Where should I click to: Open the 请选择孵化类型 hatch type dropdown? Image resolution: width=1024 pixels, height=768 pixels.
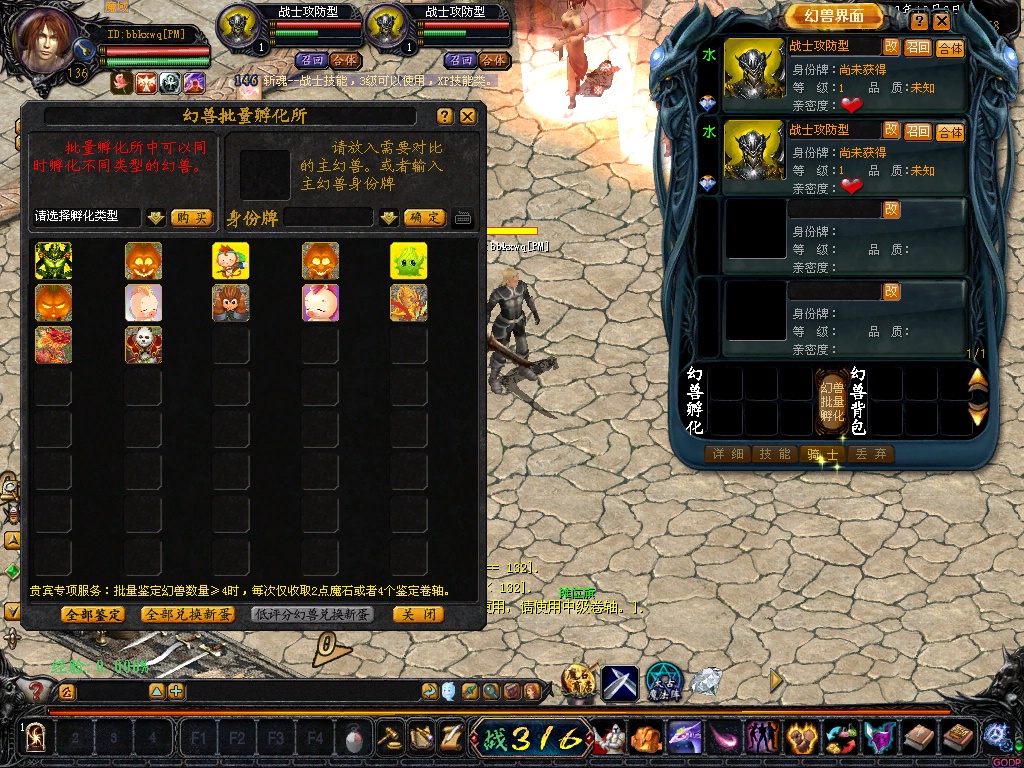156,217
